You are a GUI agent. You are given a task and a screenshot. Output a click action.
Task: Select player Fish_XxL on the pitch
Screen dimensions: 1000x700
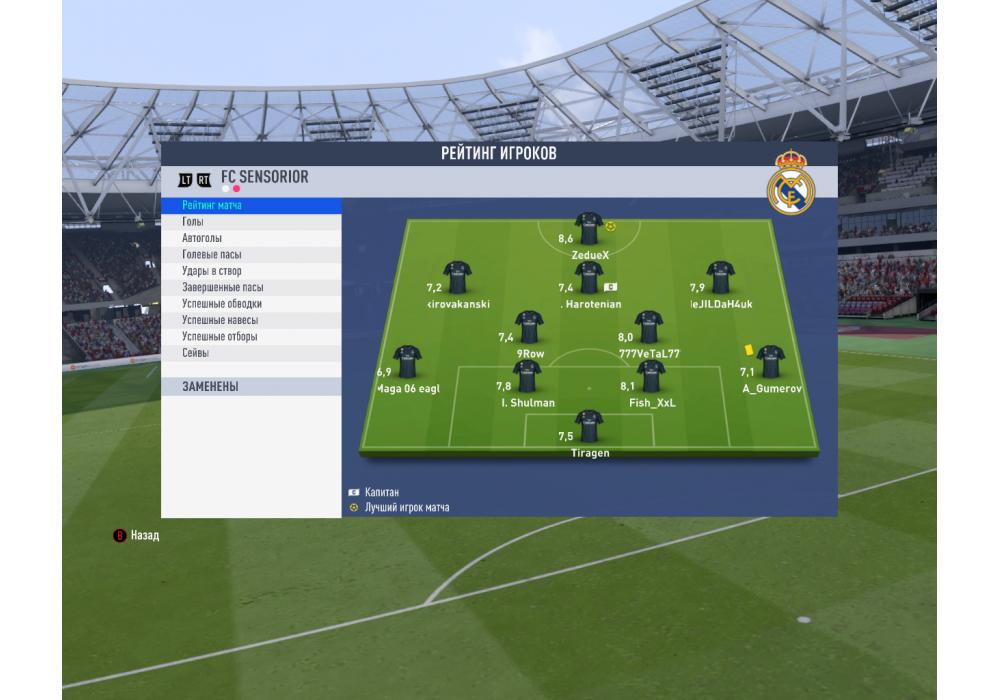click(652, 377)
